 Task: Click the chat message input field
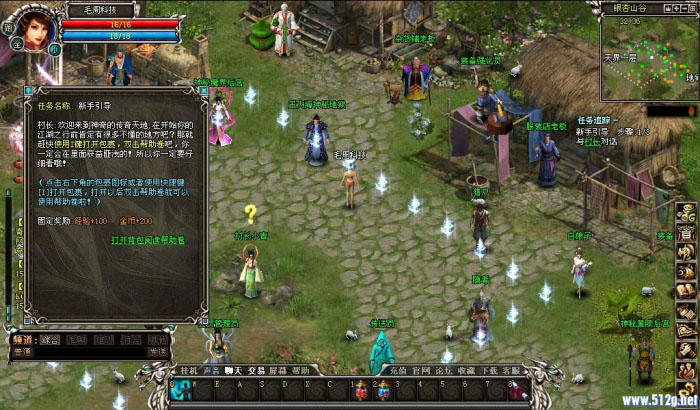[90, 352]
